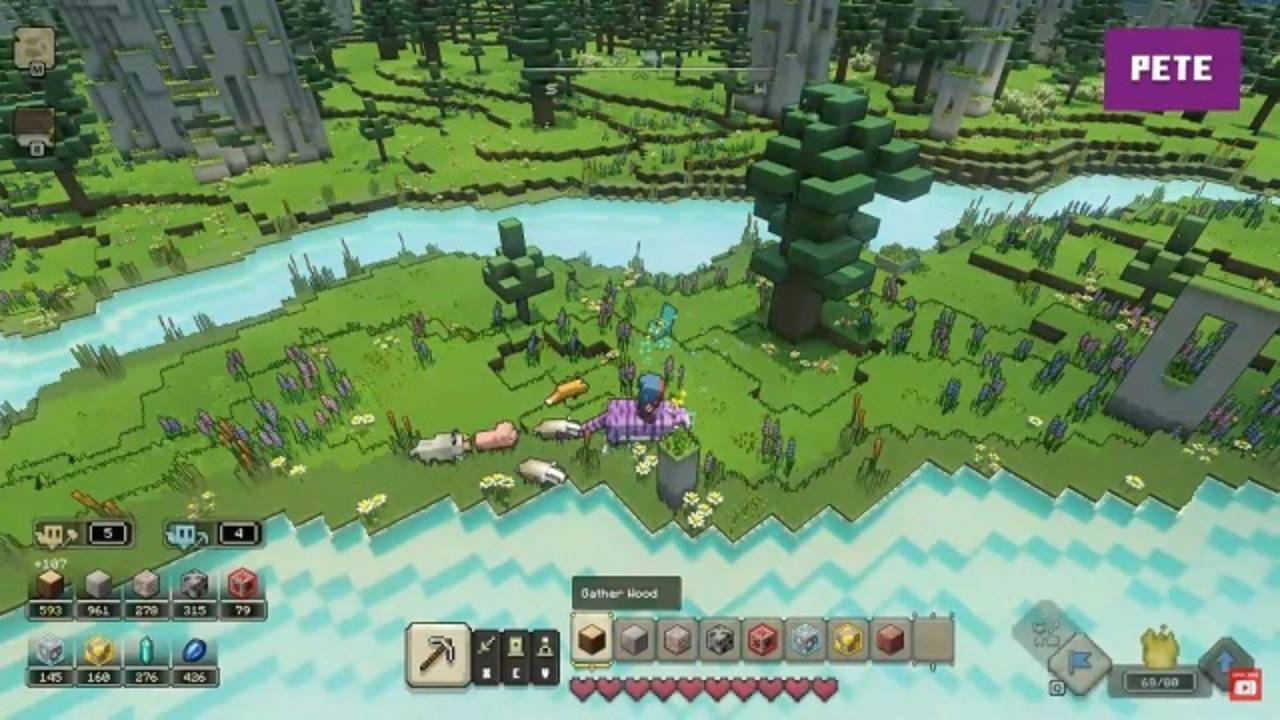
Task: Click the red video play overlay icon
Action: point(1244,685)
